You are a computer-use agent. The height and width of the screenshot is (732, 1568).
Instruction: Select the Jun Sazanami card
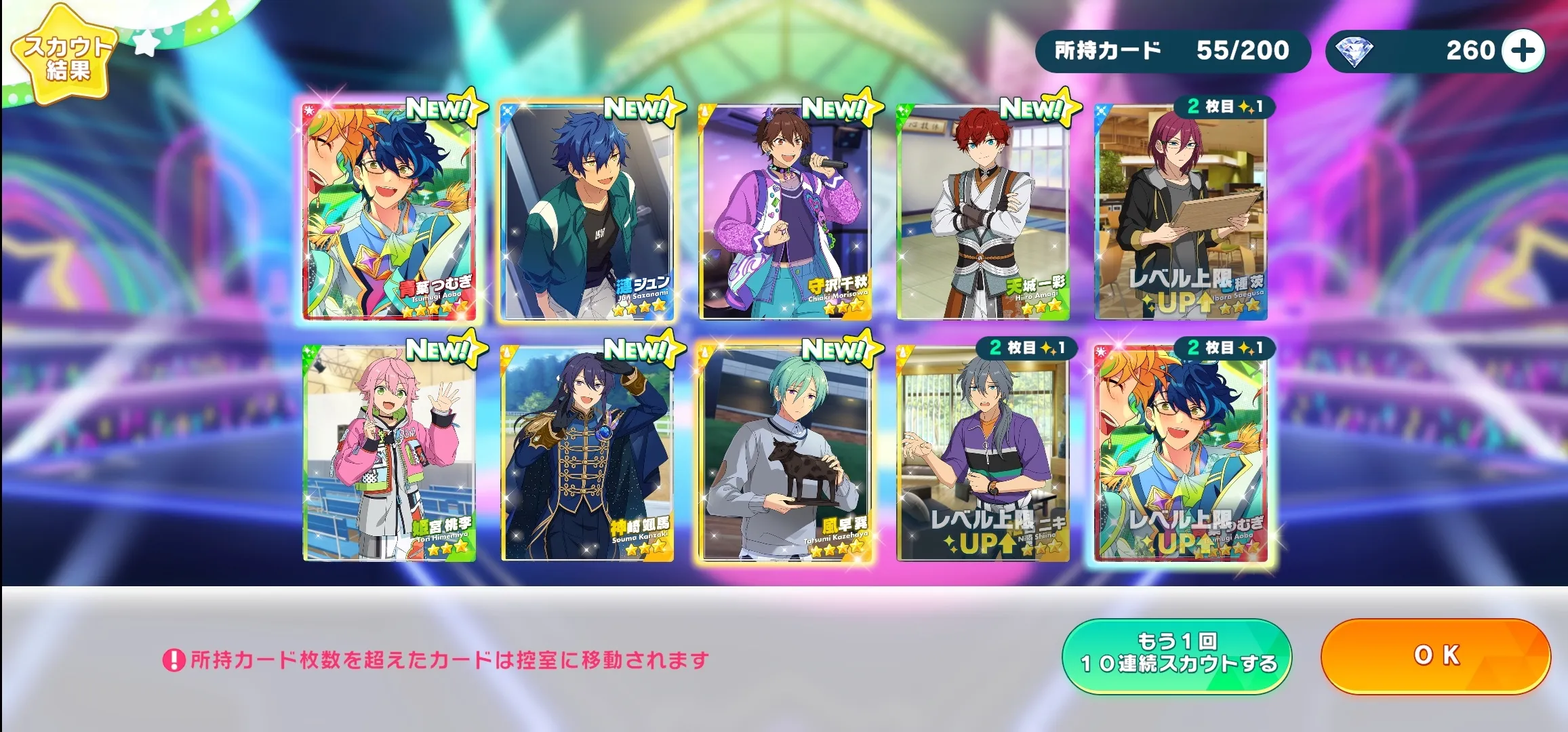point(586,211)
